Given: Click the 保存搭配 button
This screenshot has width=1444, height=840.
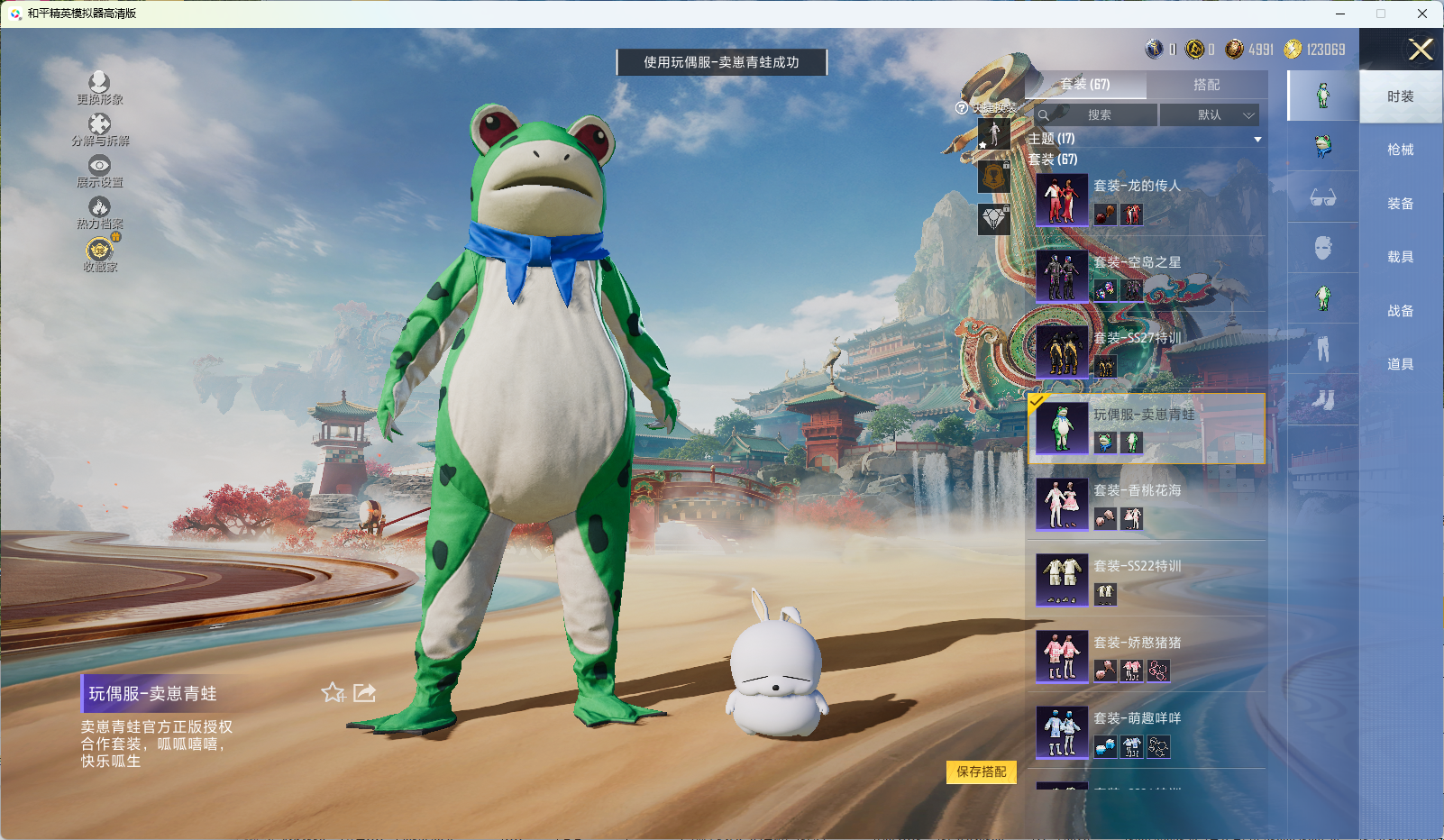Looking at the screenshot, I should (981, 772).
